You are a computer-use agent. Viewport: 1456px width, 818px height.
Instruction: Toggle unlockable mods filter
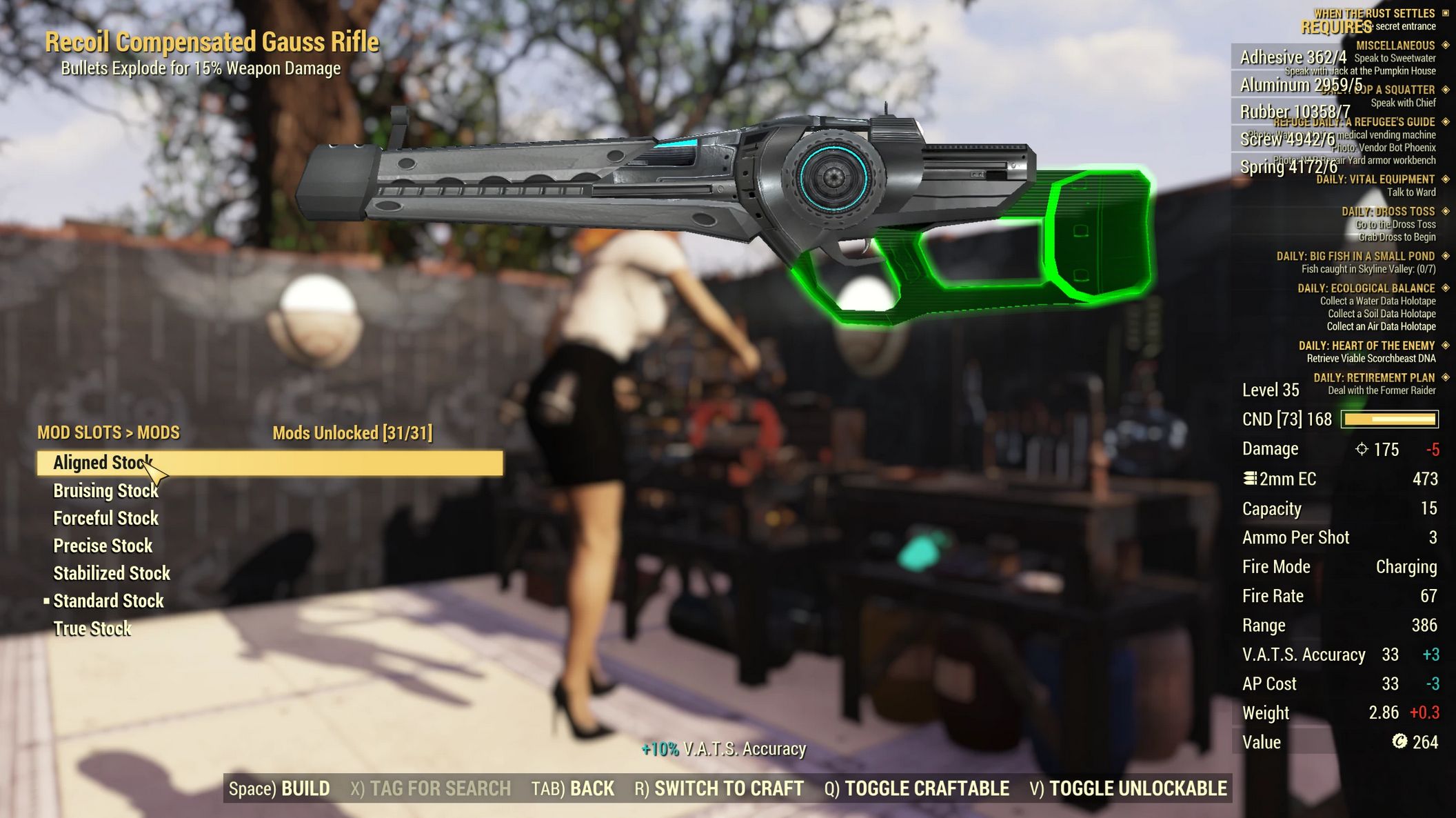[x=1128, y=788]
